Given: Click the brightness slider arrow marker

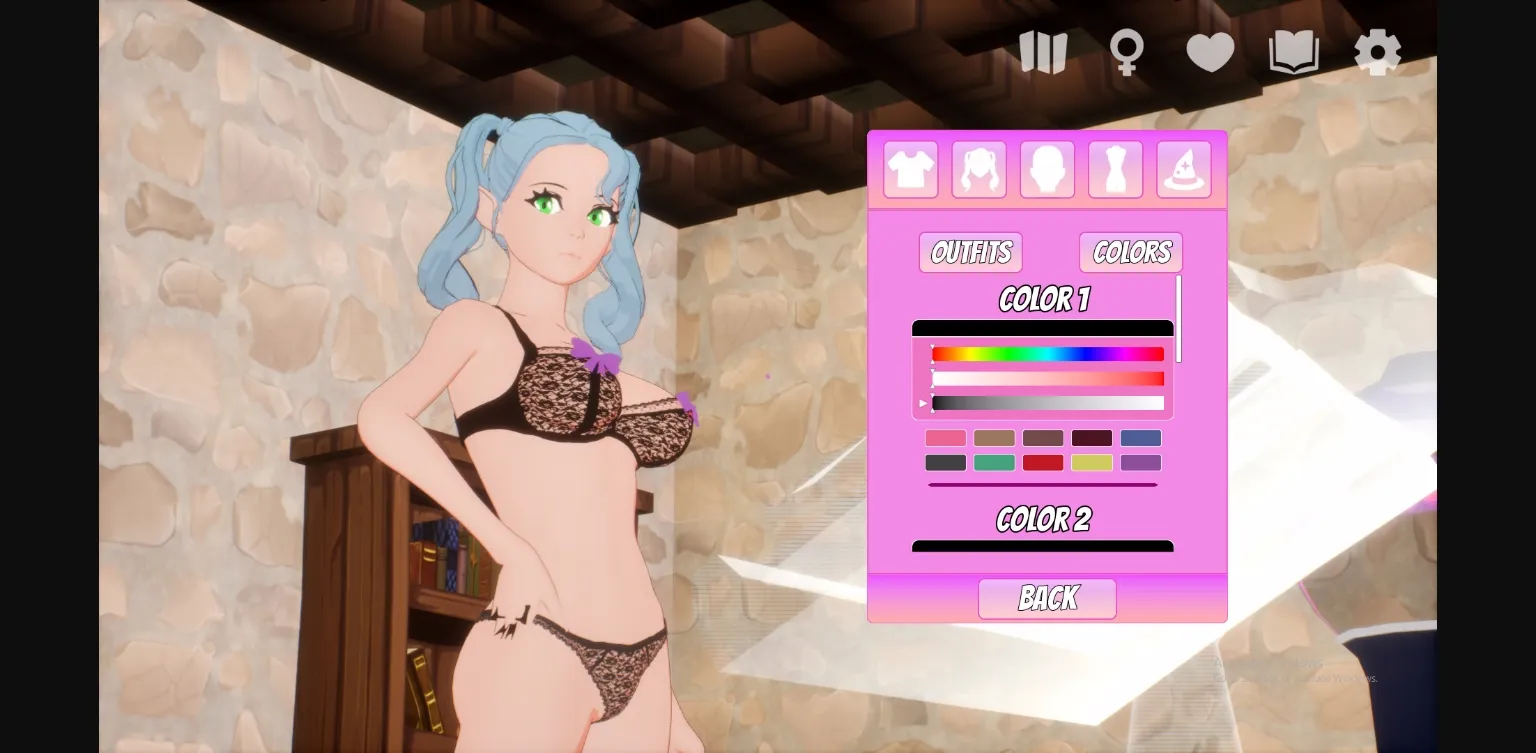Looking at the screenshot, I should pos(923,402).
